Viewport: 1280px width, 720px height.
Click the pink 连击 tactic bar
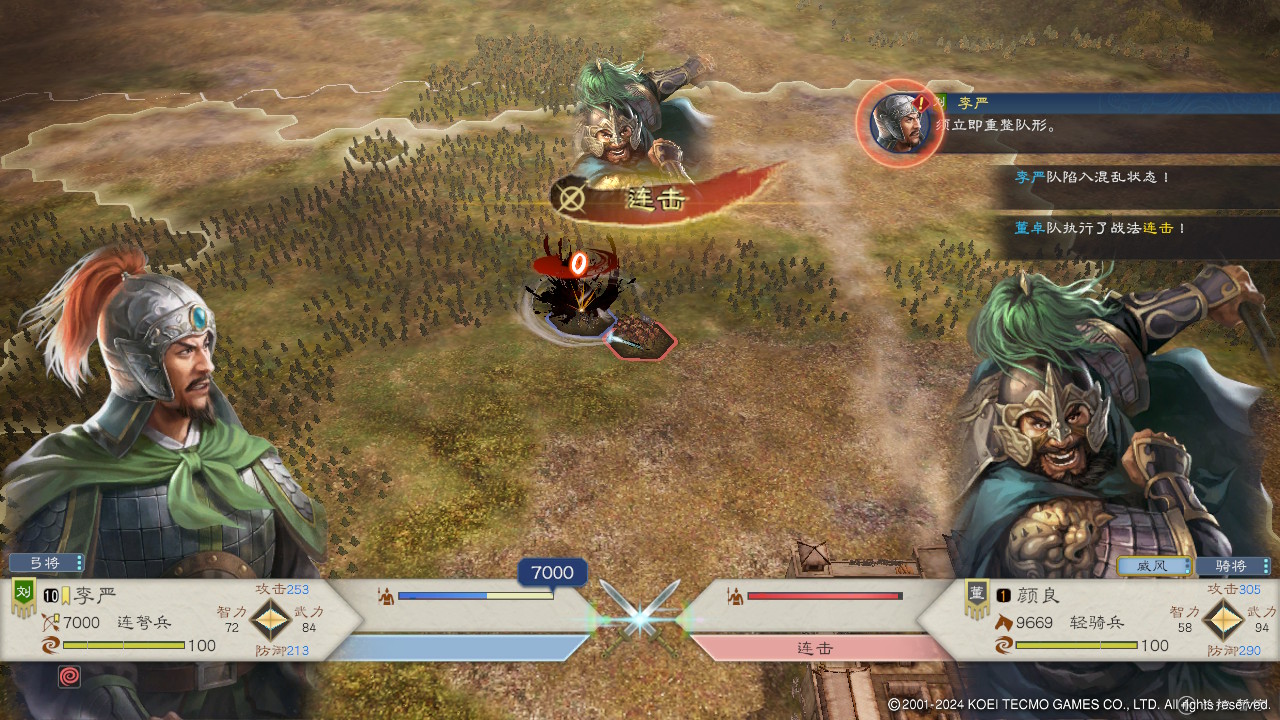click(x=815, y=648)
